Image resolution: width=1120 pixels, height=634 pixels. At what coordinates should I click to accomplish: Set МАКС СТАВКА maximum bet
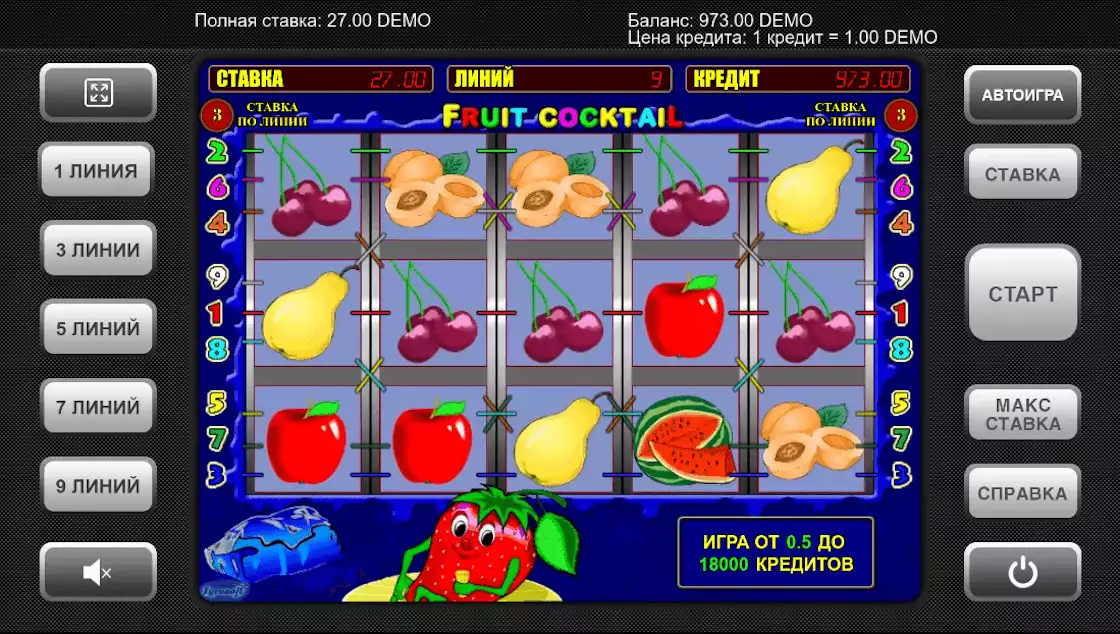[x=1022, y=414]
